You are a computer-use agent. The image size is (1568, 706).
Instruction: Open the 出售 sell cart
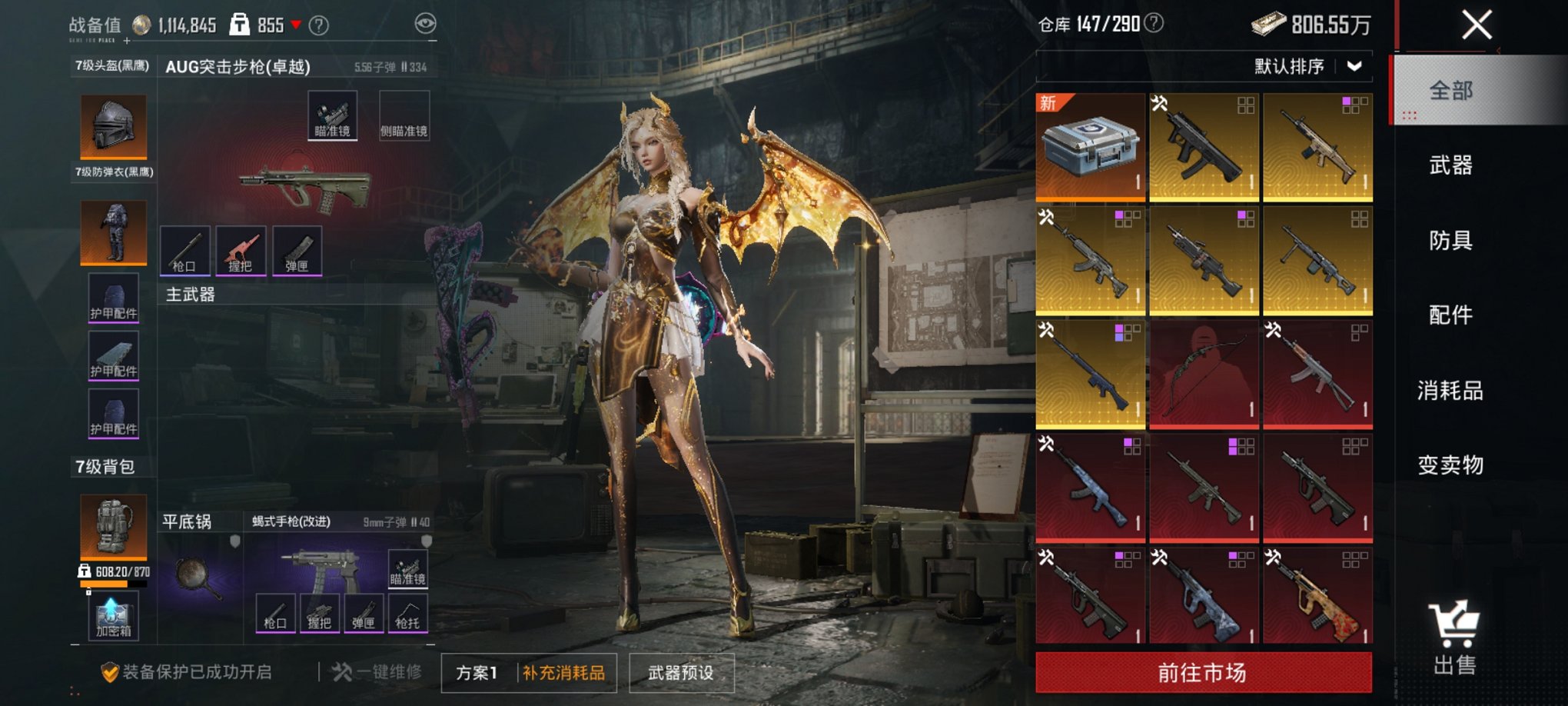point(1453,638)
